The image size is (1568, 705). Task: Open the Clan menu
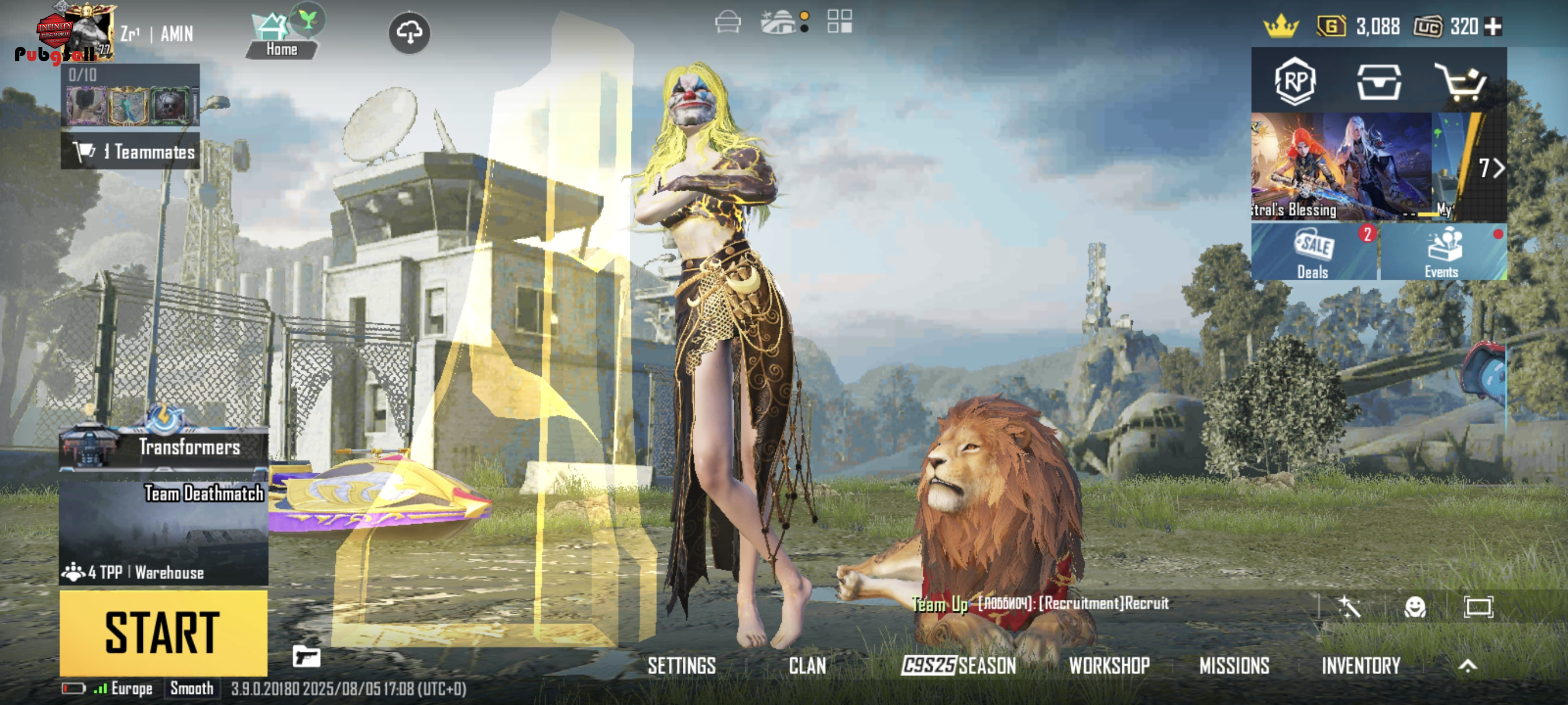pyautogui.click(x=807, y=666)
